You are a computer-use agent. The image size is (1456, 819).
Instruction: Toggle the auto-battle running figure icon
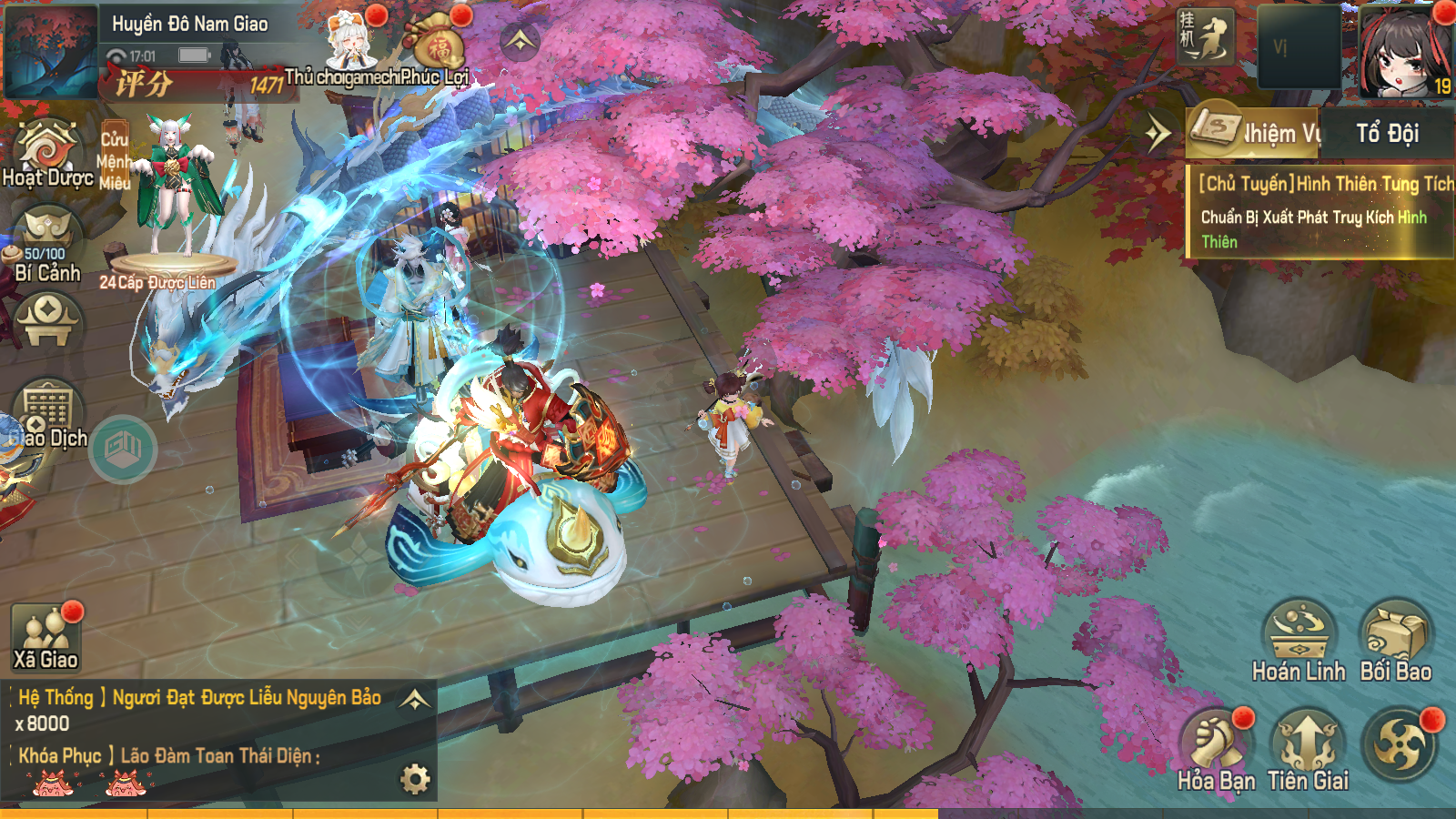[x=1206, y=37]
